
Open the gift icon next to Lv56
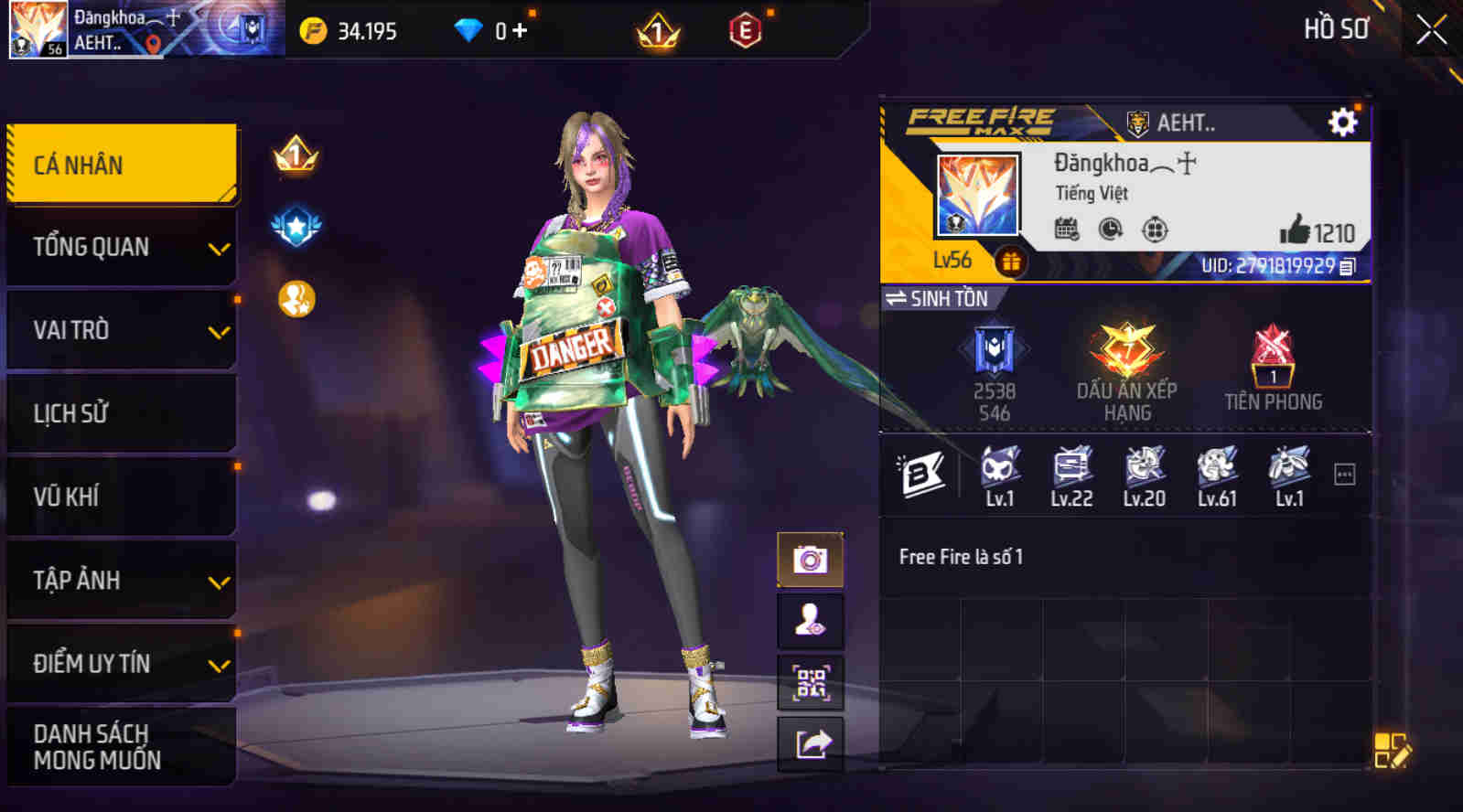point(1010,262)
